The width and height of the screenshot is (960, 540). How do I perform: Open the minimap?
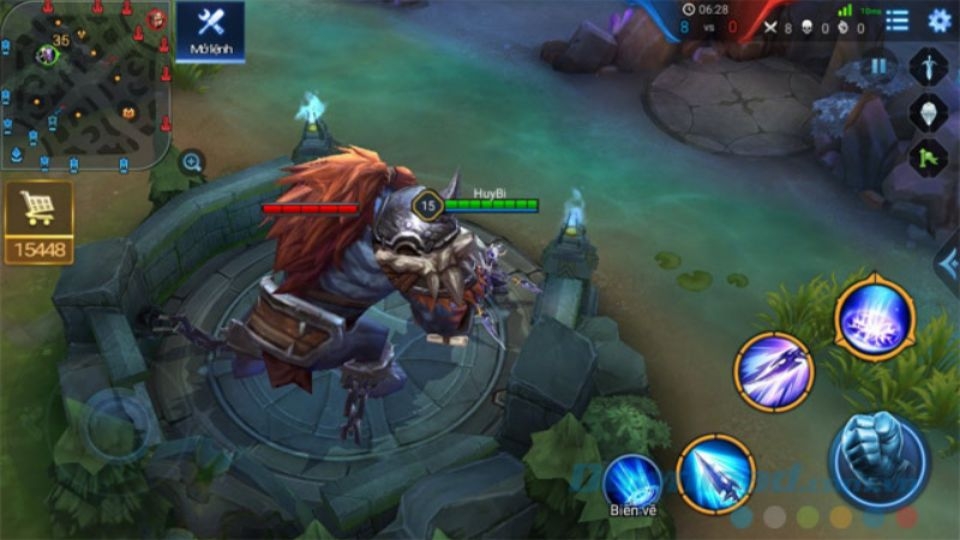click(84, 84)
